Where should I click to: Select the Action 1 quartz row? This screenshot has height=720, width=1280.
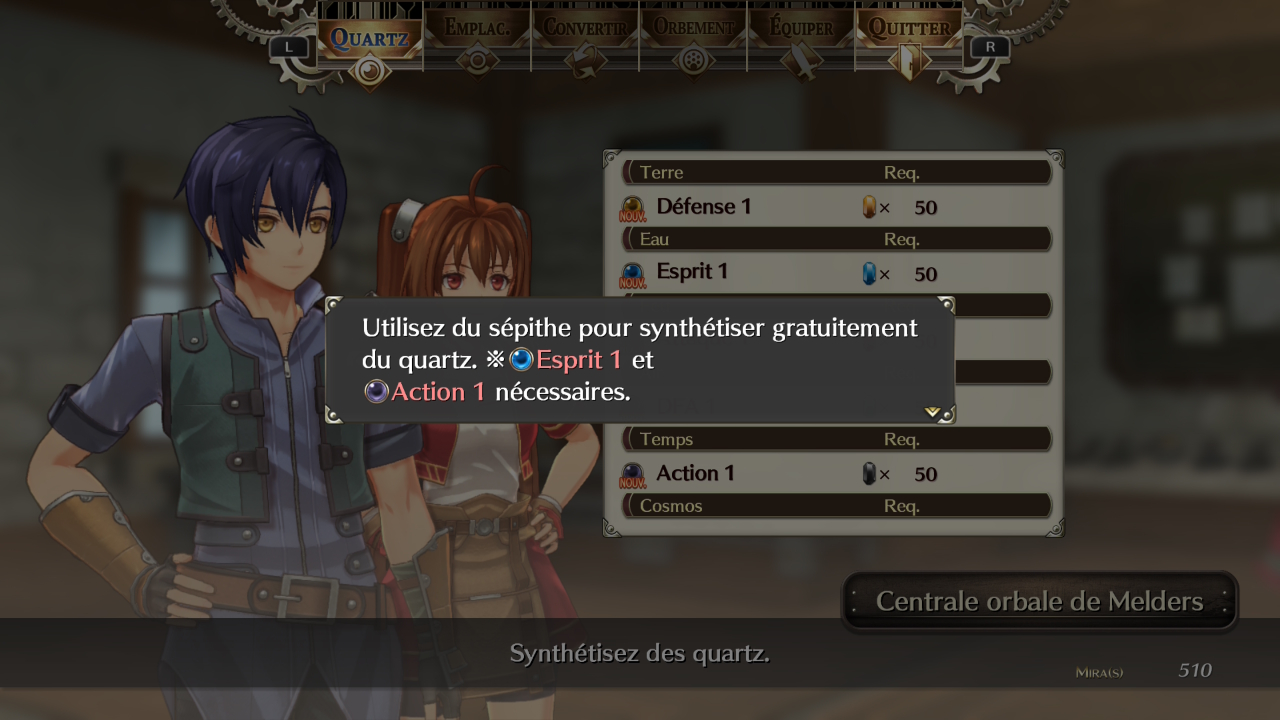[x=835, y=473]
